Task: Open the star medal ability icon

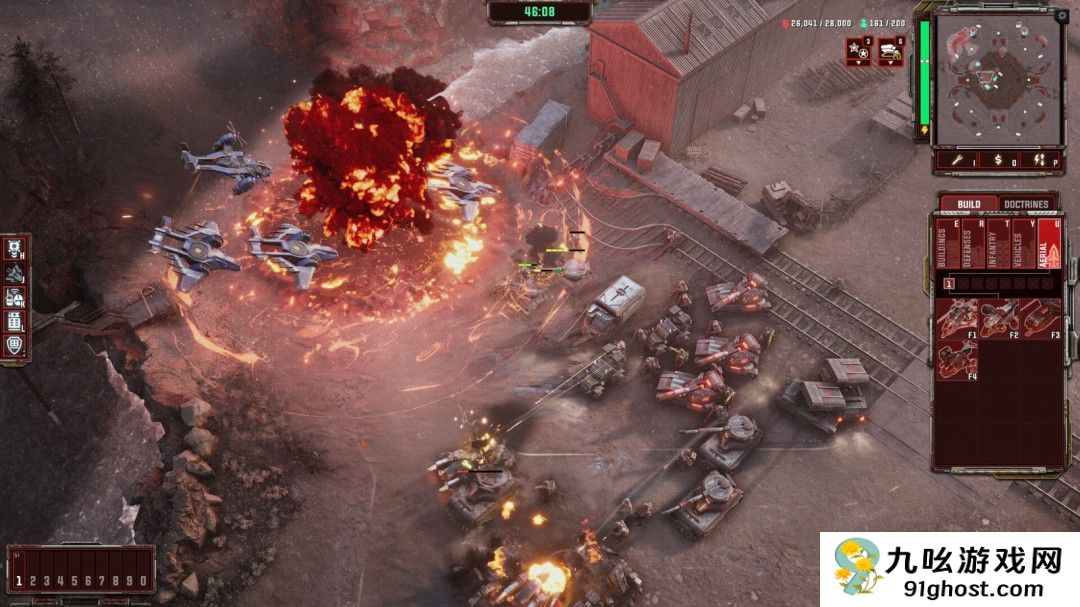Action: click(x=858, y=50)
